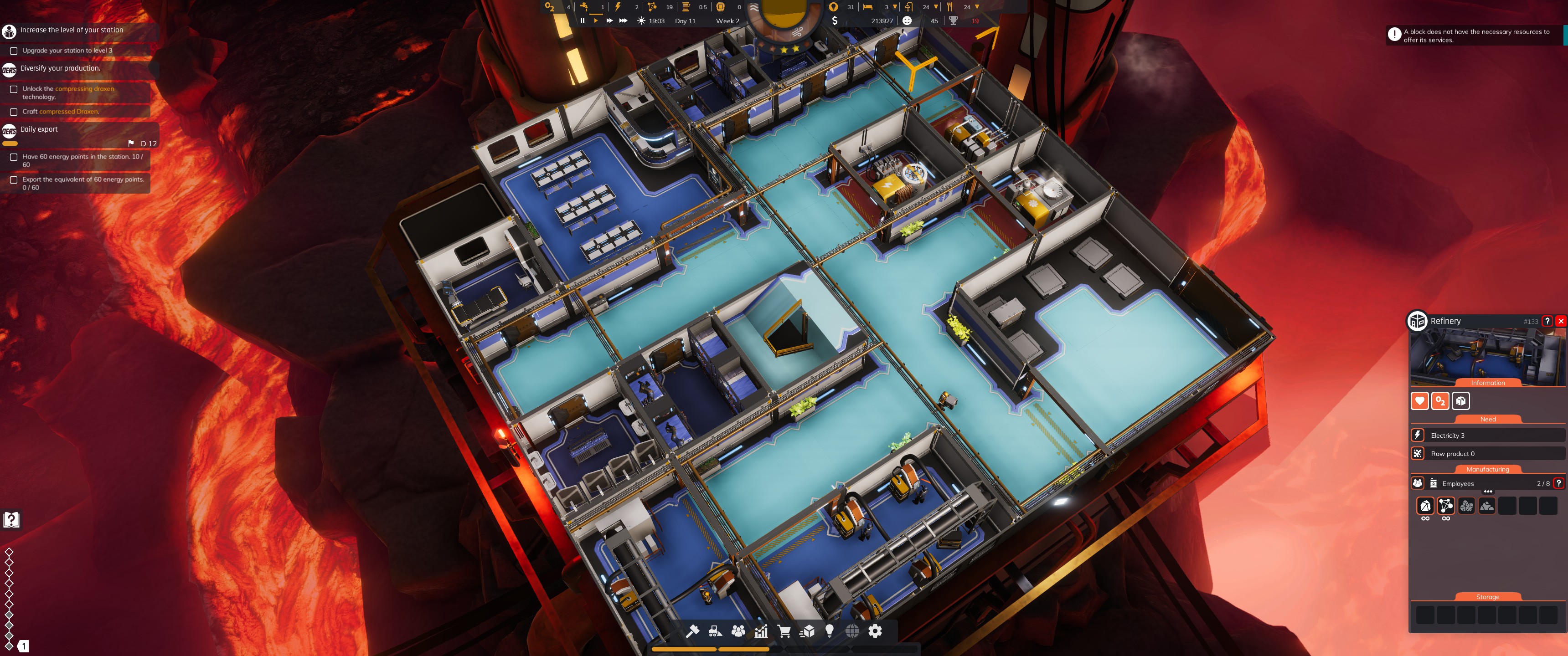Open the question mark help book icon
This screenshot has width=1568, height=656.
click(x=11, y=520)
